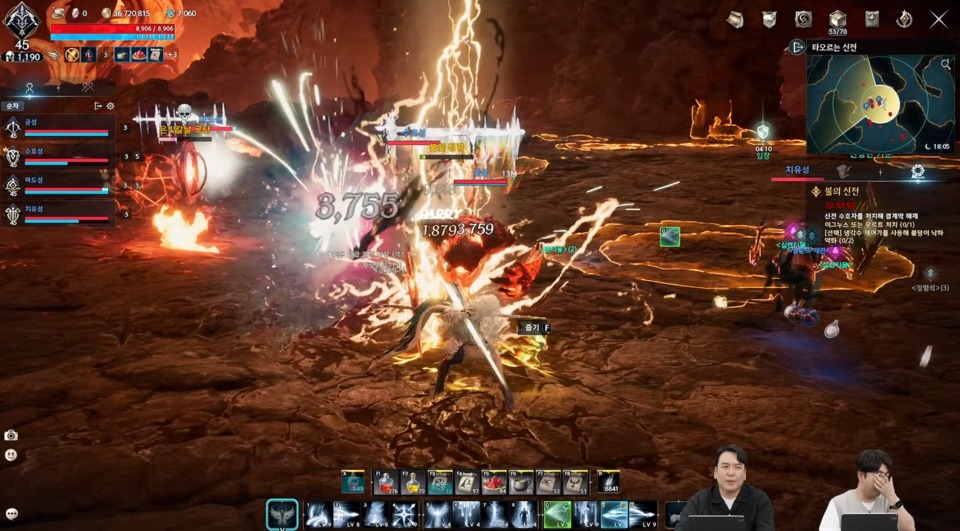This screenshot has width=960, height=531.
Task: Use the red health potion slot
Action: [x=385, y=483]
